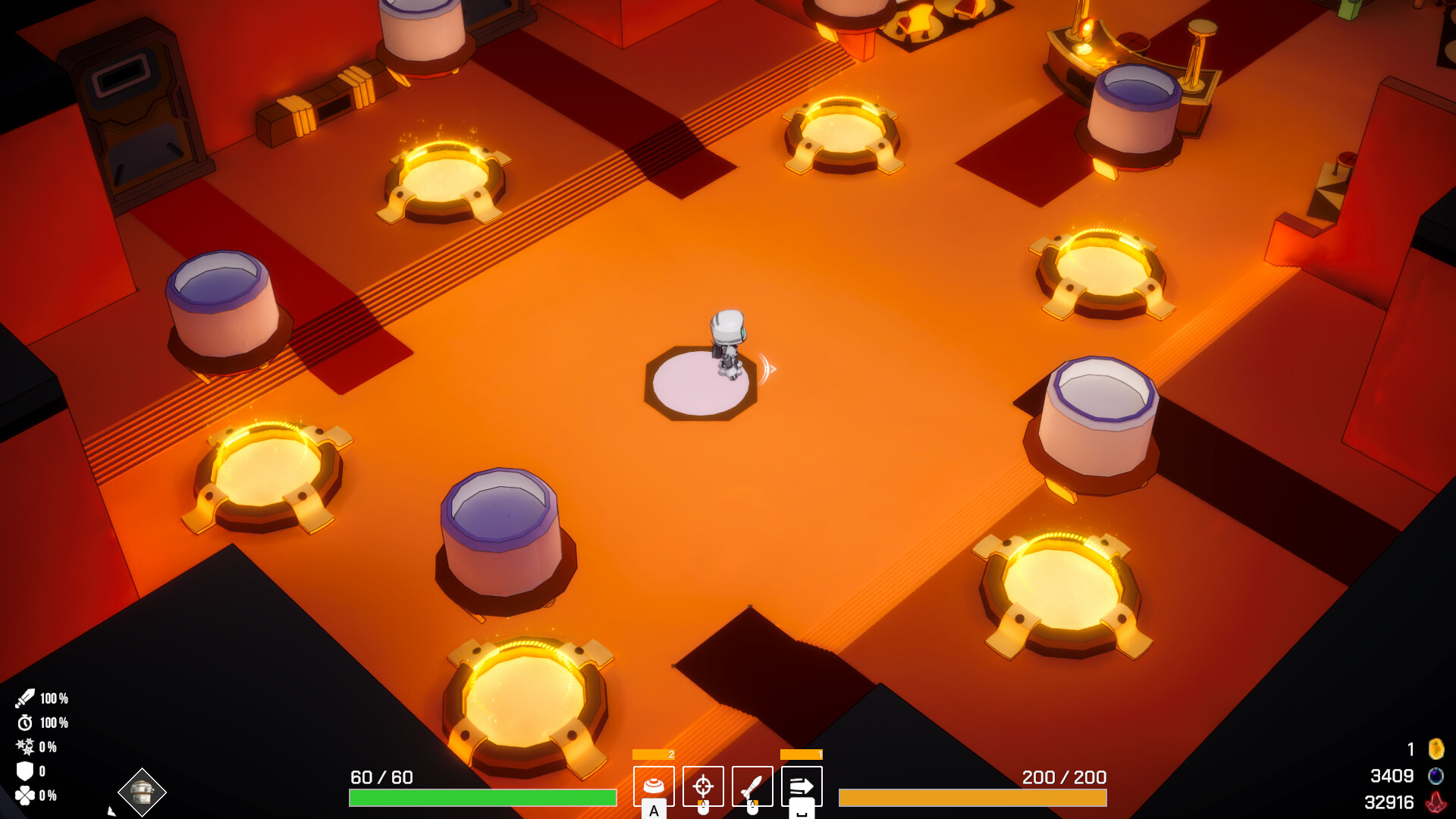Trigger the rocket ability icon

point(752,786)
